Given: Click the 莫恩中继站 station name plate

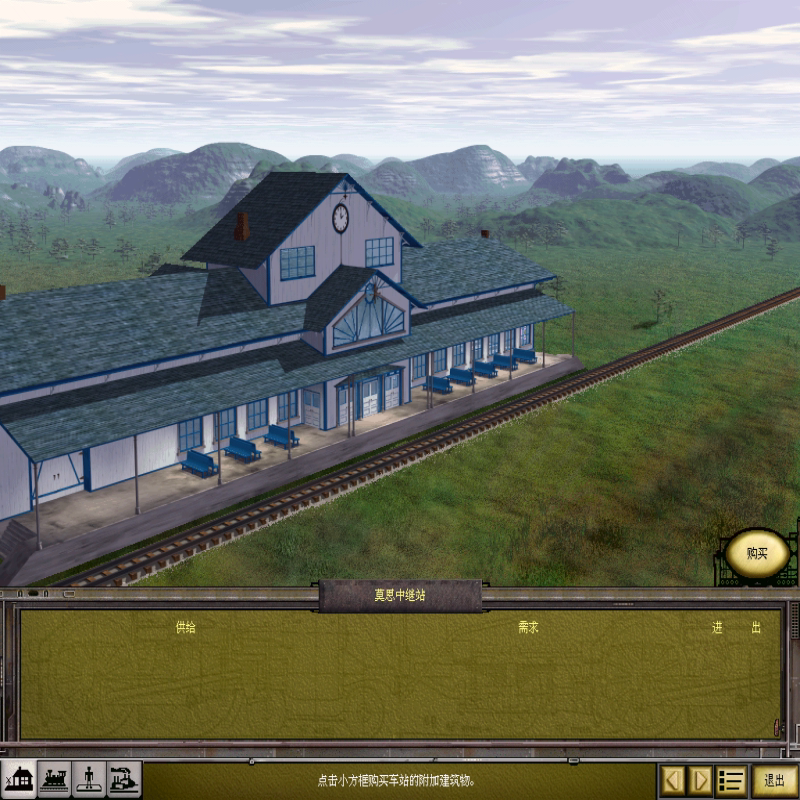Looking at the screenshot, I should tap(400, 595).
